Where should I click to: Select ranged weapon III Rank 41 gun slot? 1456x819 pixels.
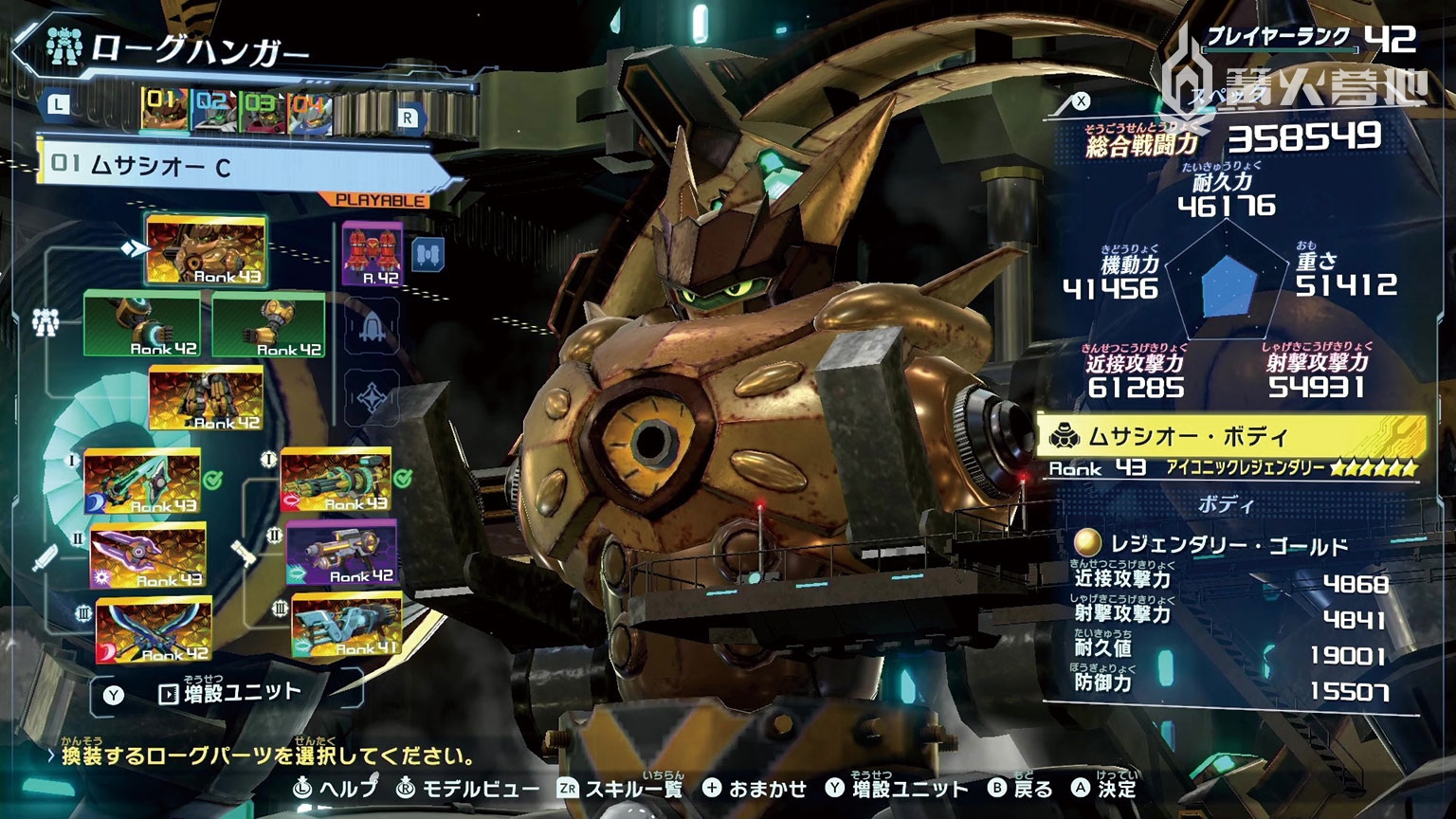[347, 626]
